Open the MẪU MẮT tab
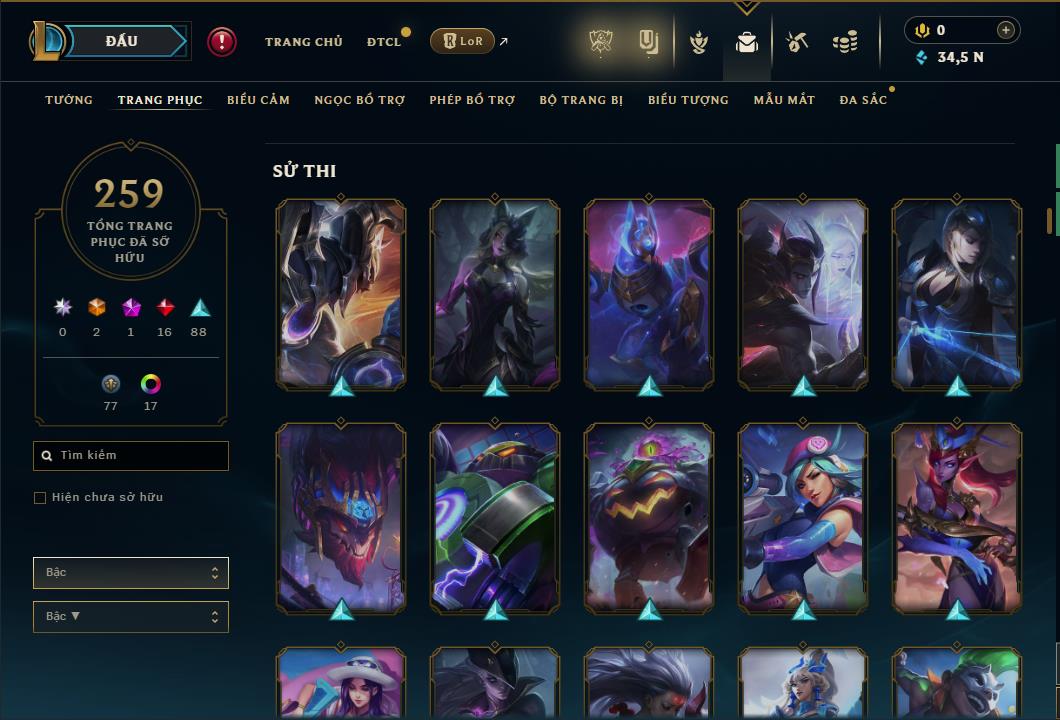This screenshot has height=720, width=1060. pyautogui.click(x=784, y=100)
